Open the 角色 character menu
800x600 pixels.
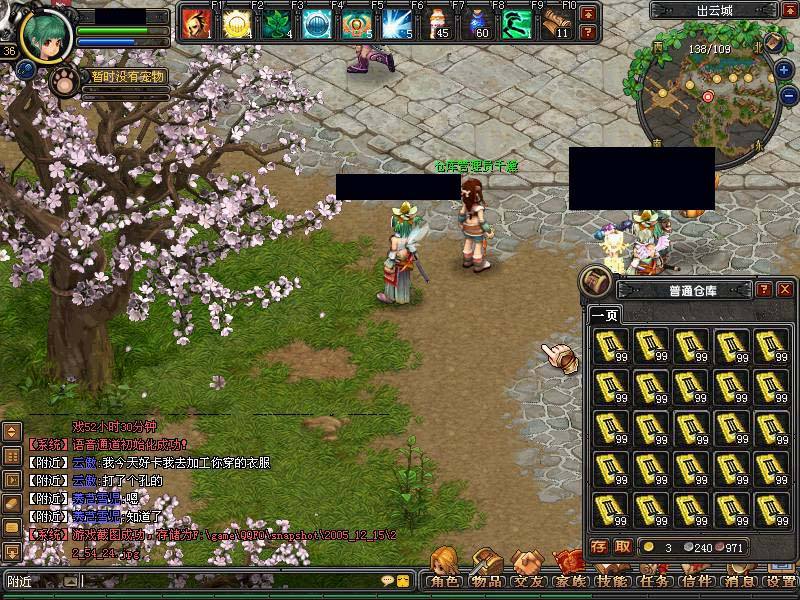[444, 580]
